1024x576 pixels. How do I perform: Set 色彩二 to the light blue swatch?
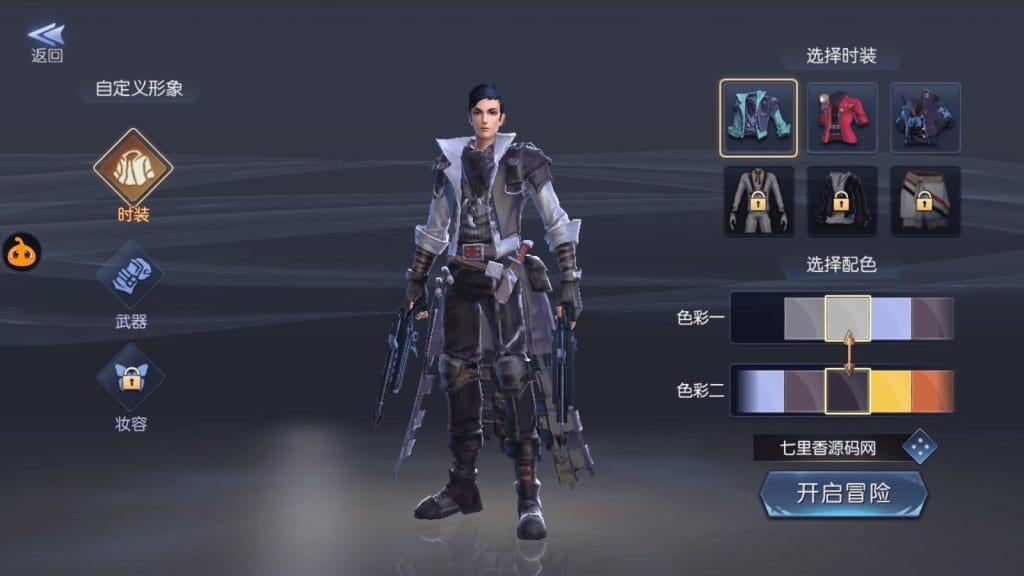pos(760,390)
